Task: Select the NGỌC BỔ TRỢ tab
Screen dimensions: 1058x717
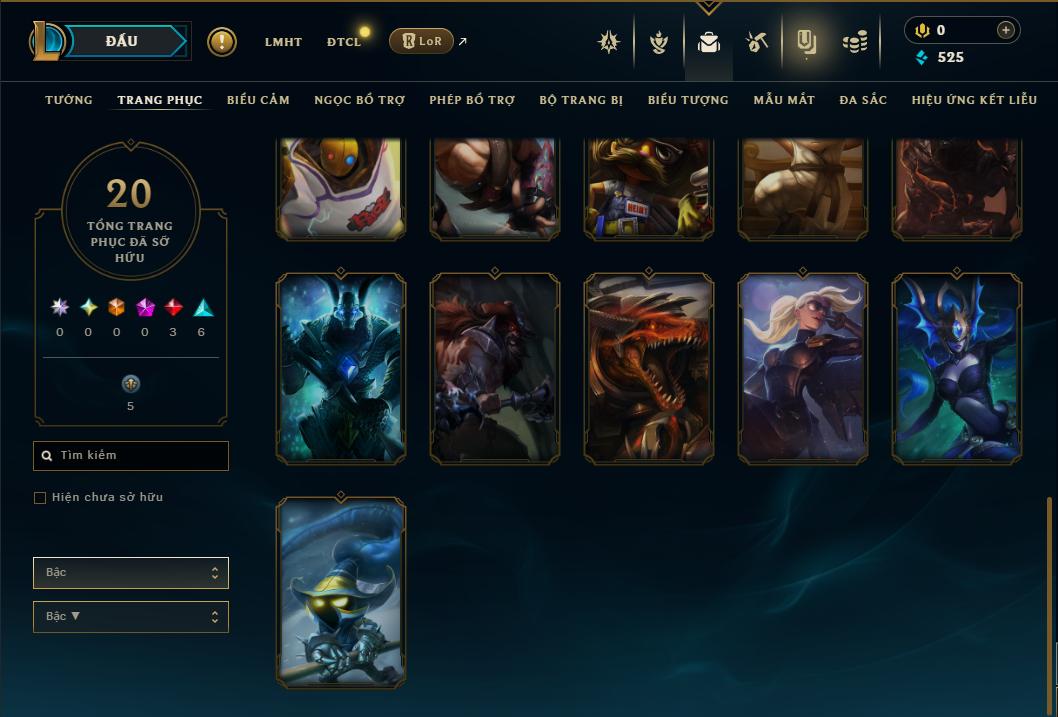Action: click(359, 100)
